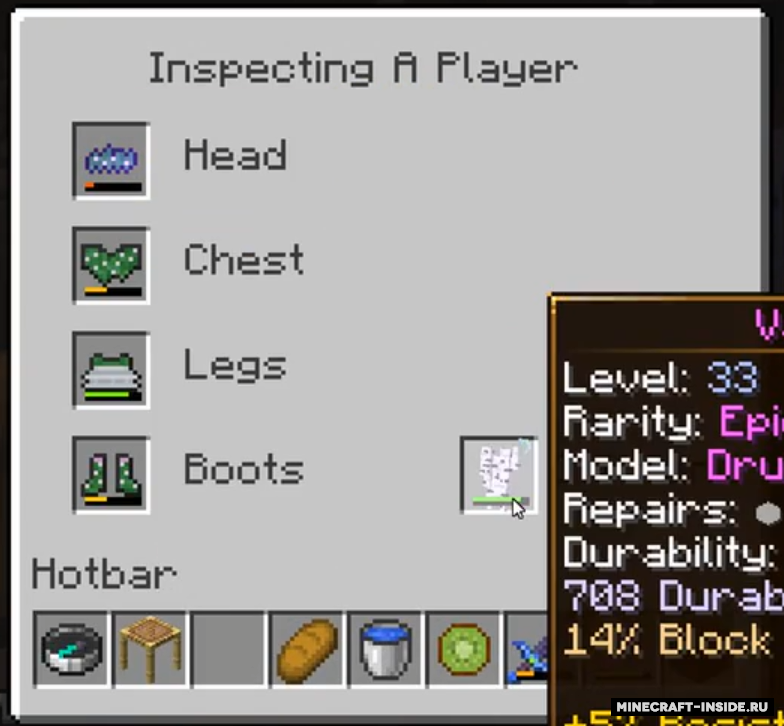
Task: Pick the compass in the hotbar
Action: (x=72, y=650)
